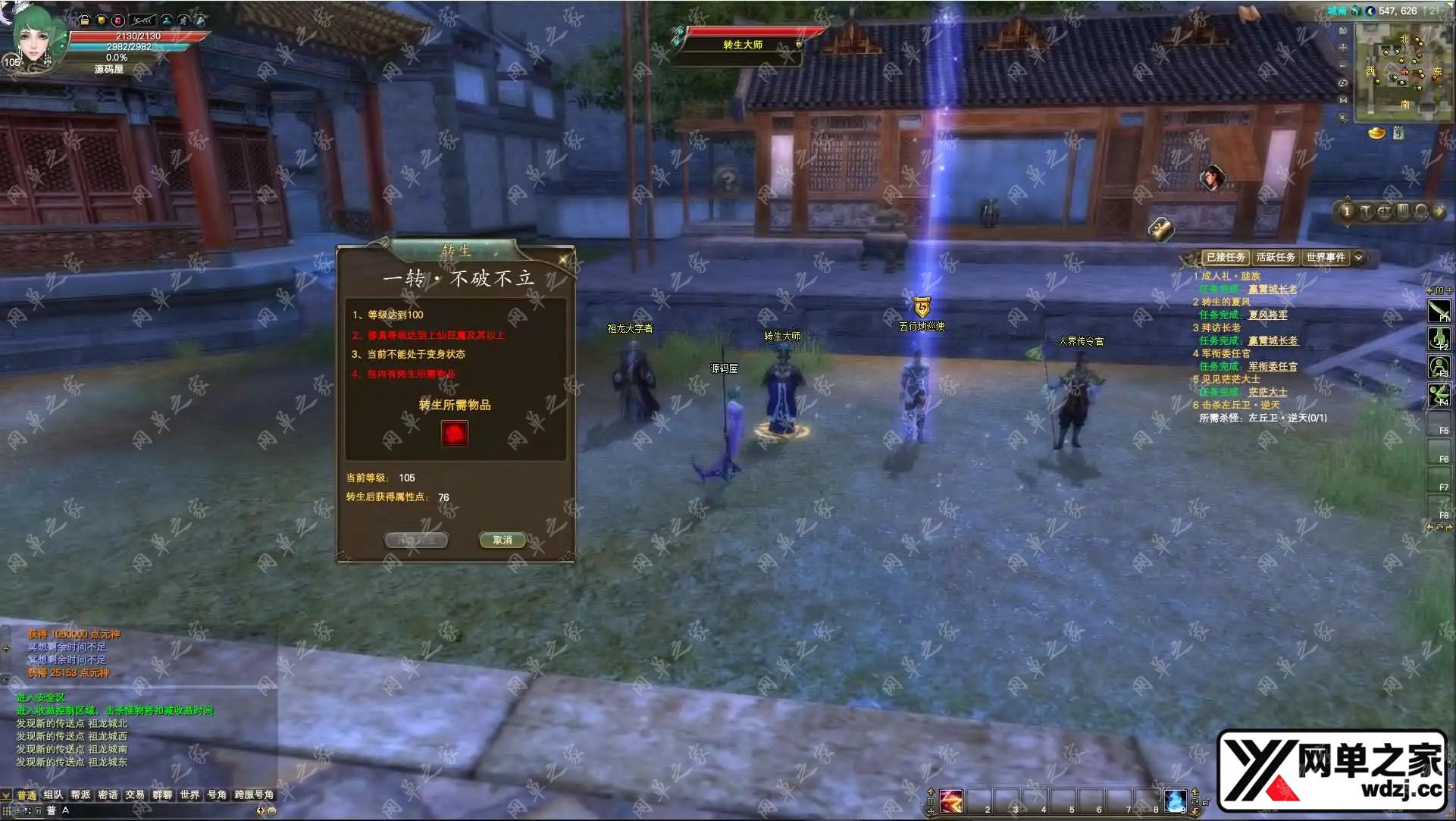Select the red rebirth required item slot
This screenshot has height=821, width=1456.
(x=455, y=434)
